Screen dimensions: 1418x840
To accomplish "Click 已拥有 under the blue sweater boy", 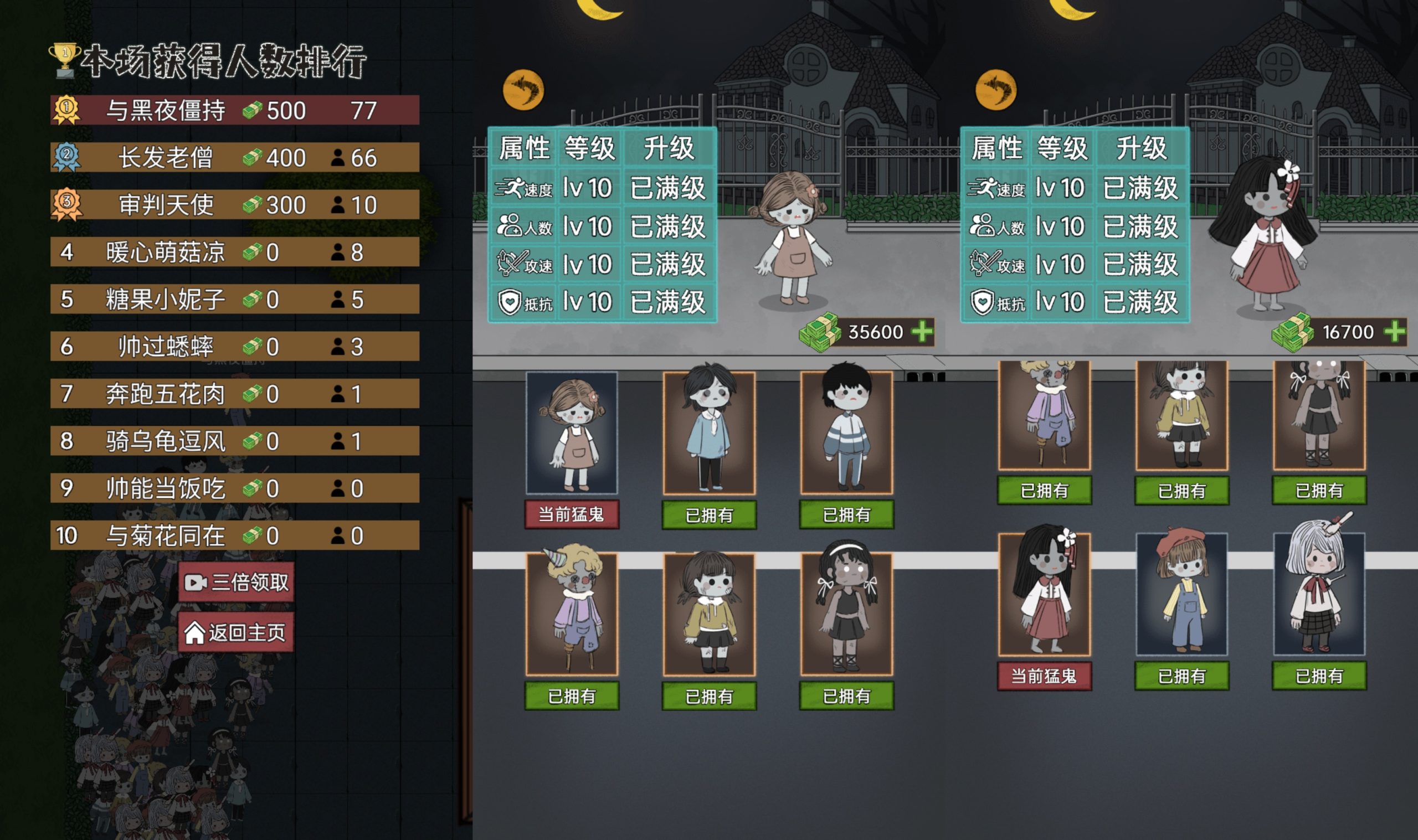I will pos(710,514).
